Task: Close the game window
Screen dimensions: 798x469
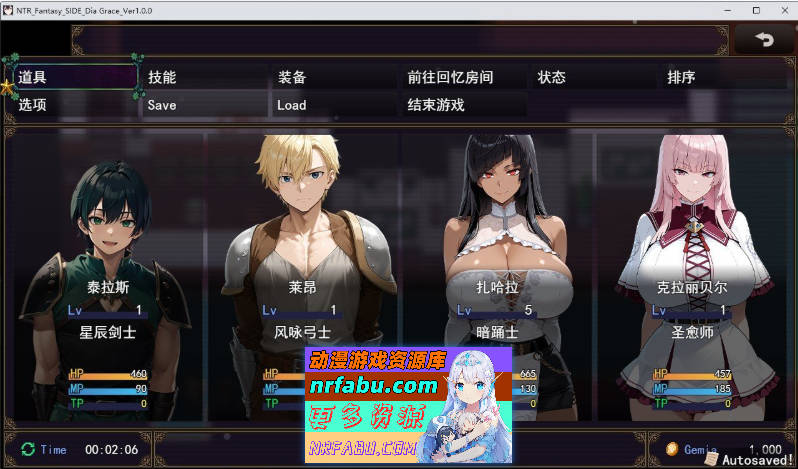Action: (778, 9)
